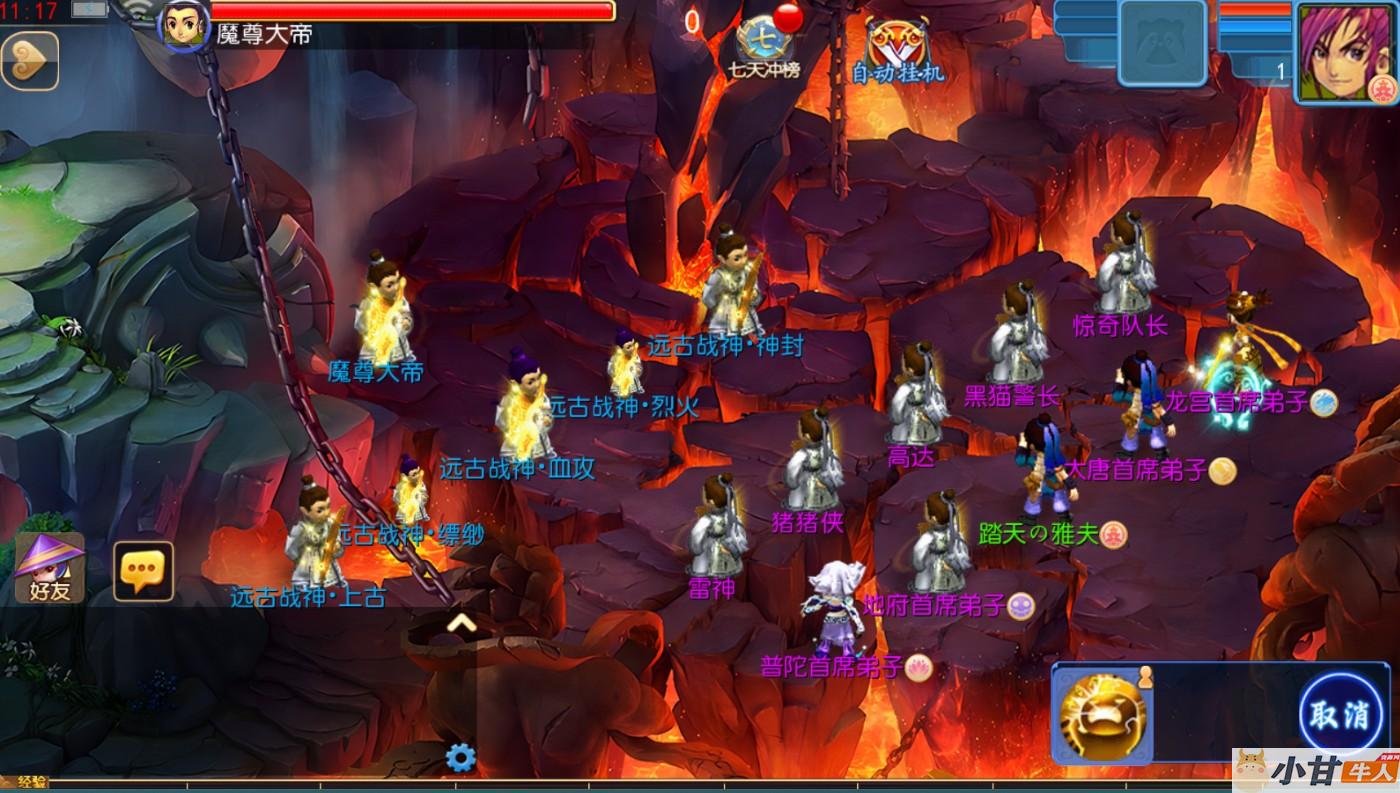Open the 魔尊大帝 player avatar

pyautogui.click(x=184, y=25)
